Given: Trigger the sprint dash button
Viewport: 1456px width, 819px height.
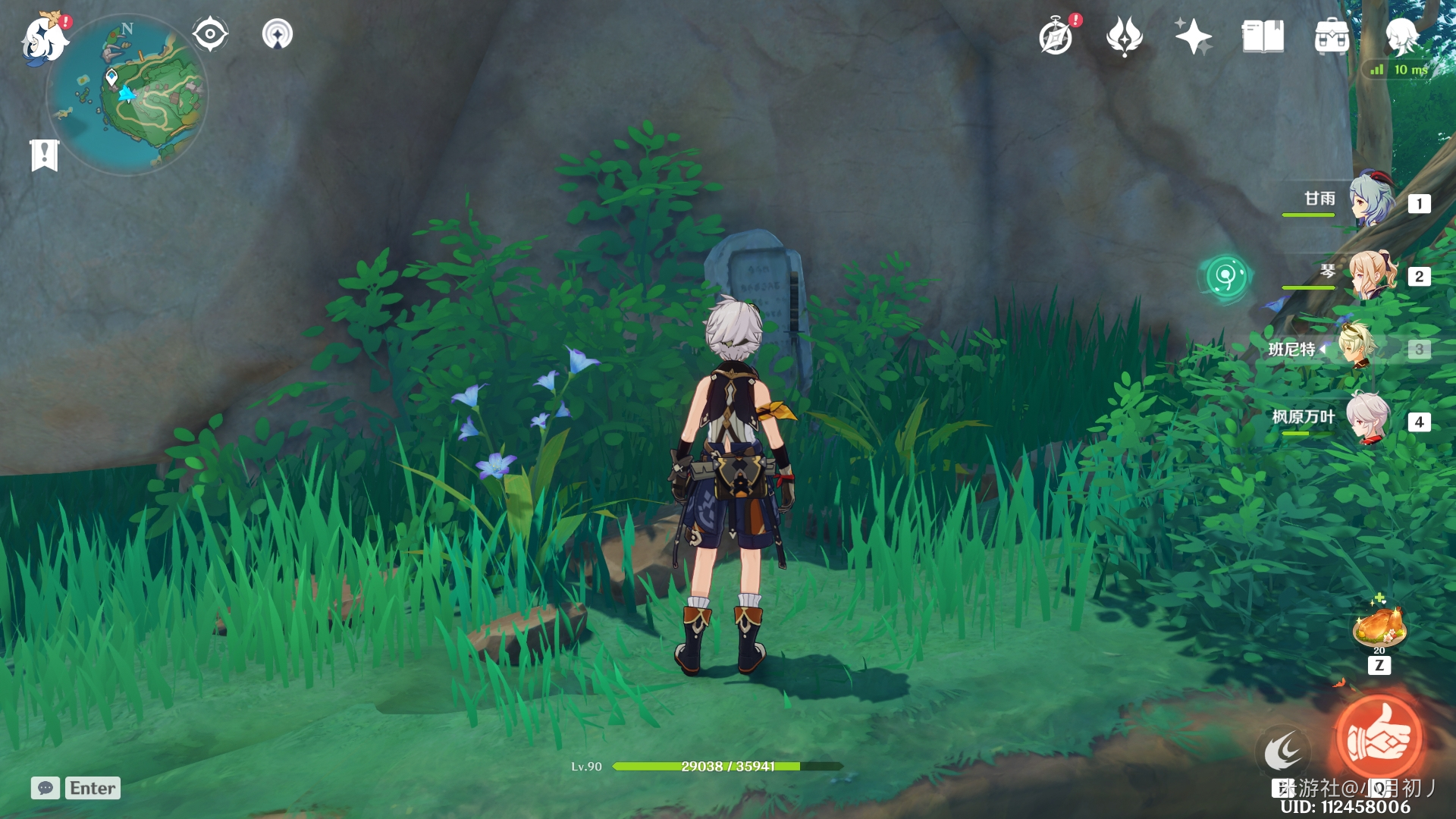Looking at the screenshot, I should point(1282,751).
